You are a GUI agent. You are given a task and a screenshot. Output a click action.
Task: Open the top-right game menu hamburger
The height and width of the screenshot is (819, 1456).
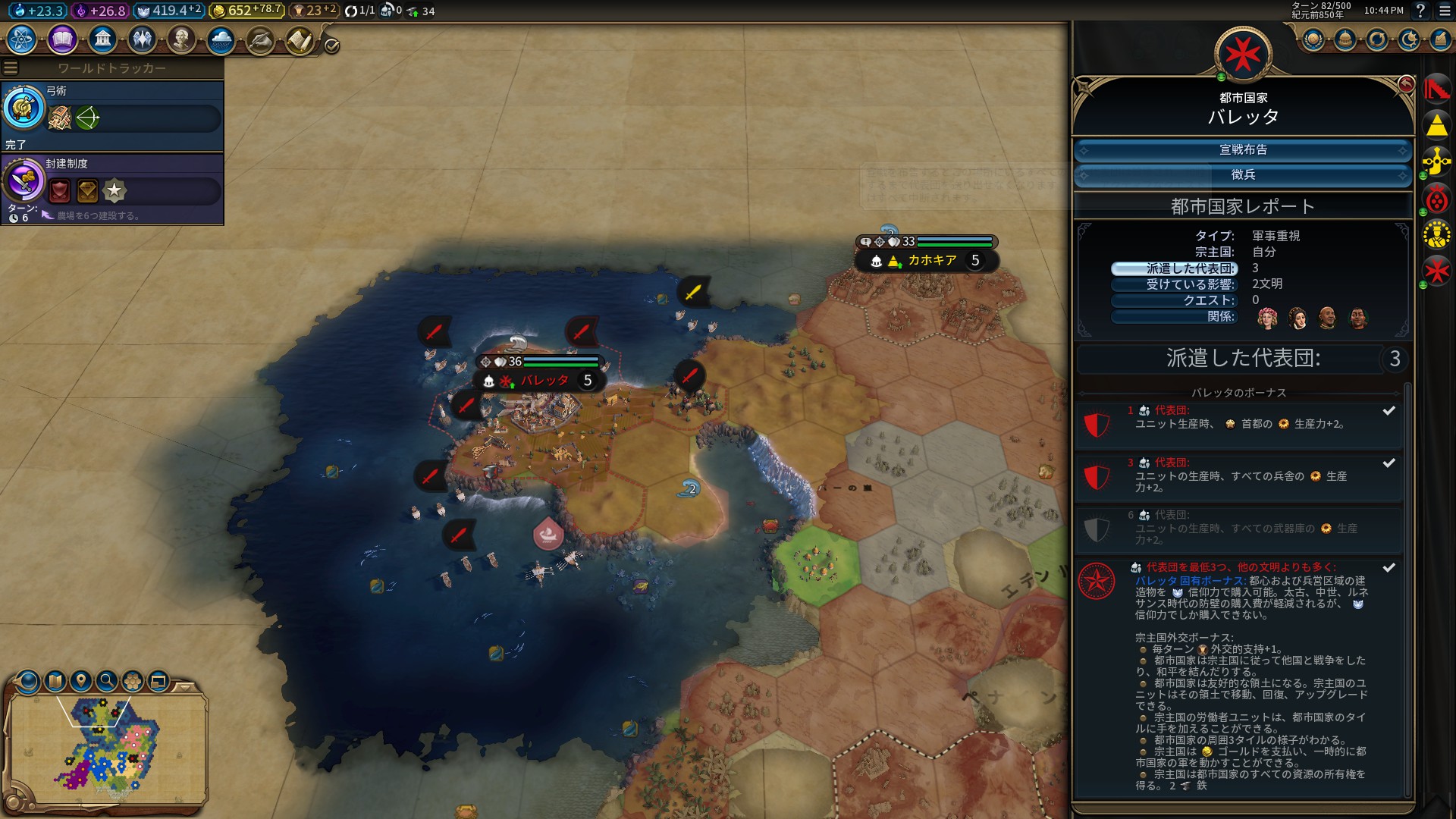pos(1445,11)
